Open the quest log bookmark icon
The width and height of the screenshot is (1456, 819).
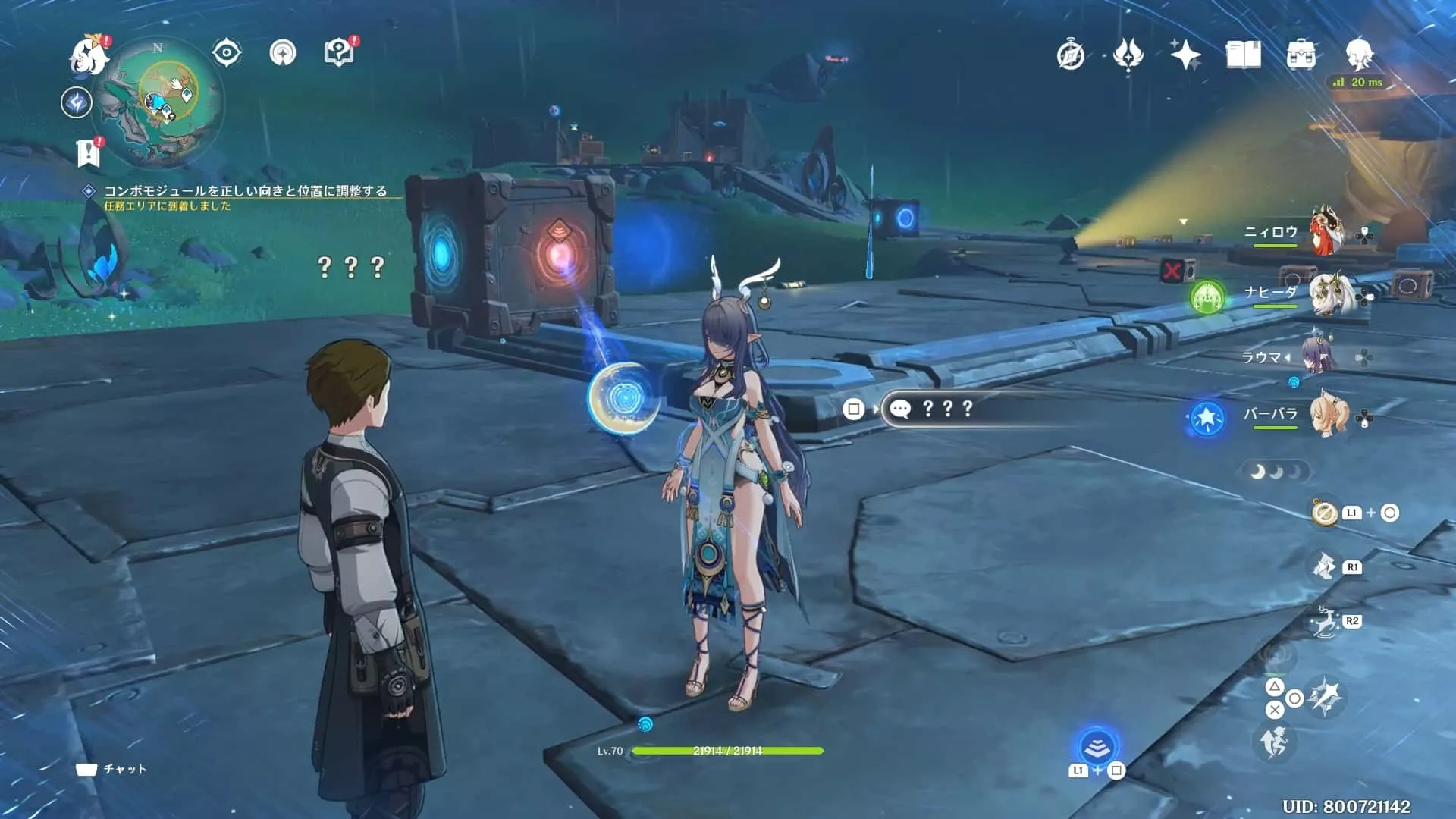coord(89,153)
